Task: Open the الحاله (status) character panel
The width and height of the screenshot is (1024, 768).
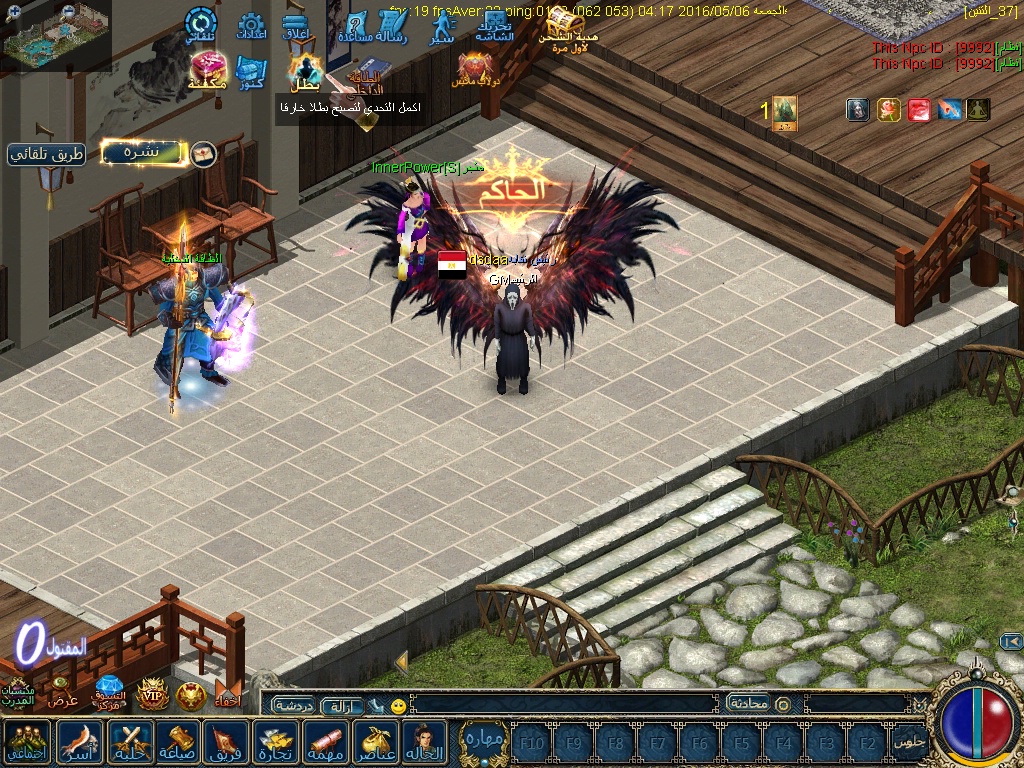Action: click(x=426, y=743)
